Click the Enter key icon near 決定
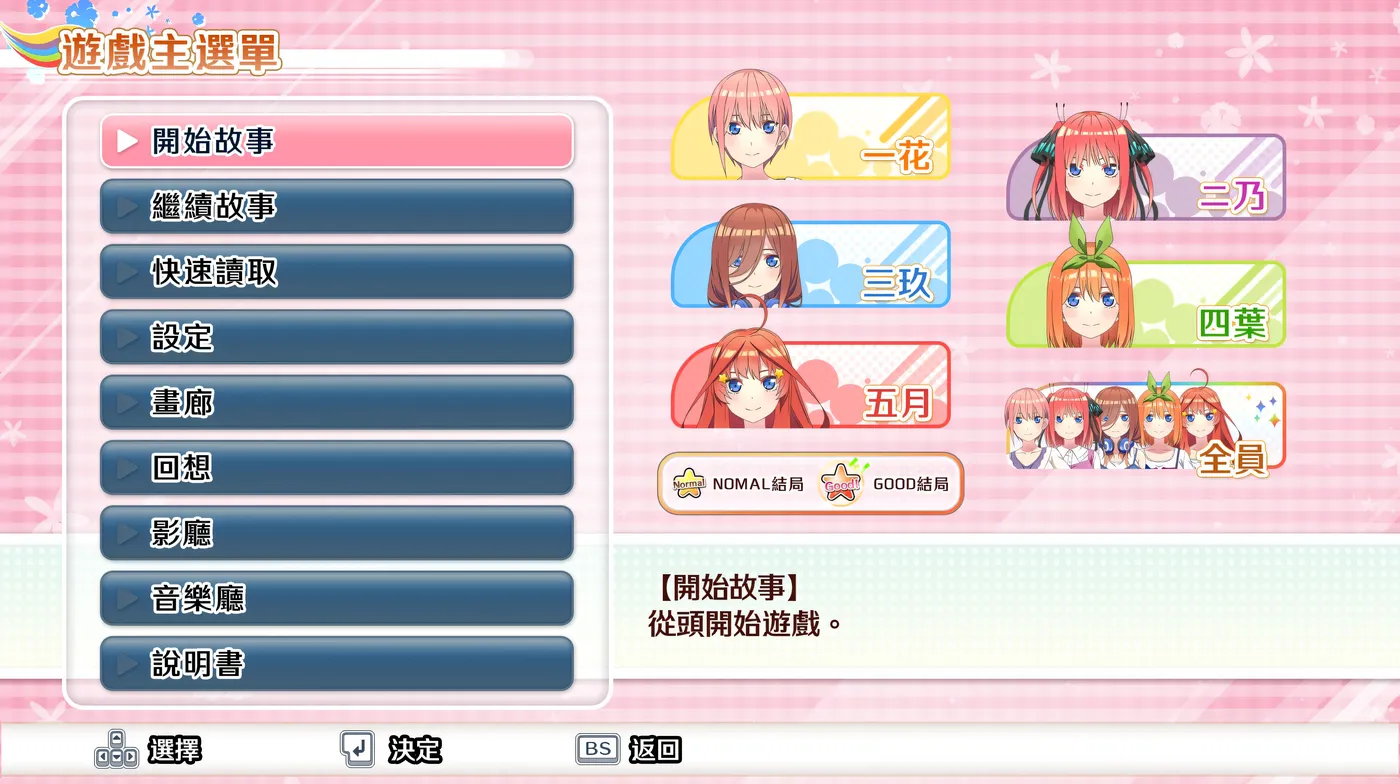Viewport: 1400px width, 784px height. 358,748
